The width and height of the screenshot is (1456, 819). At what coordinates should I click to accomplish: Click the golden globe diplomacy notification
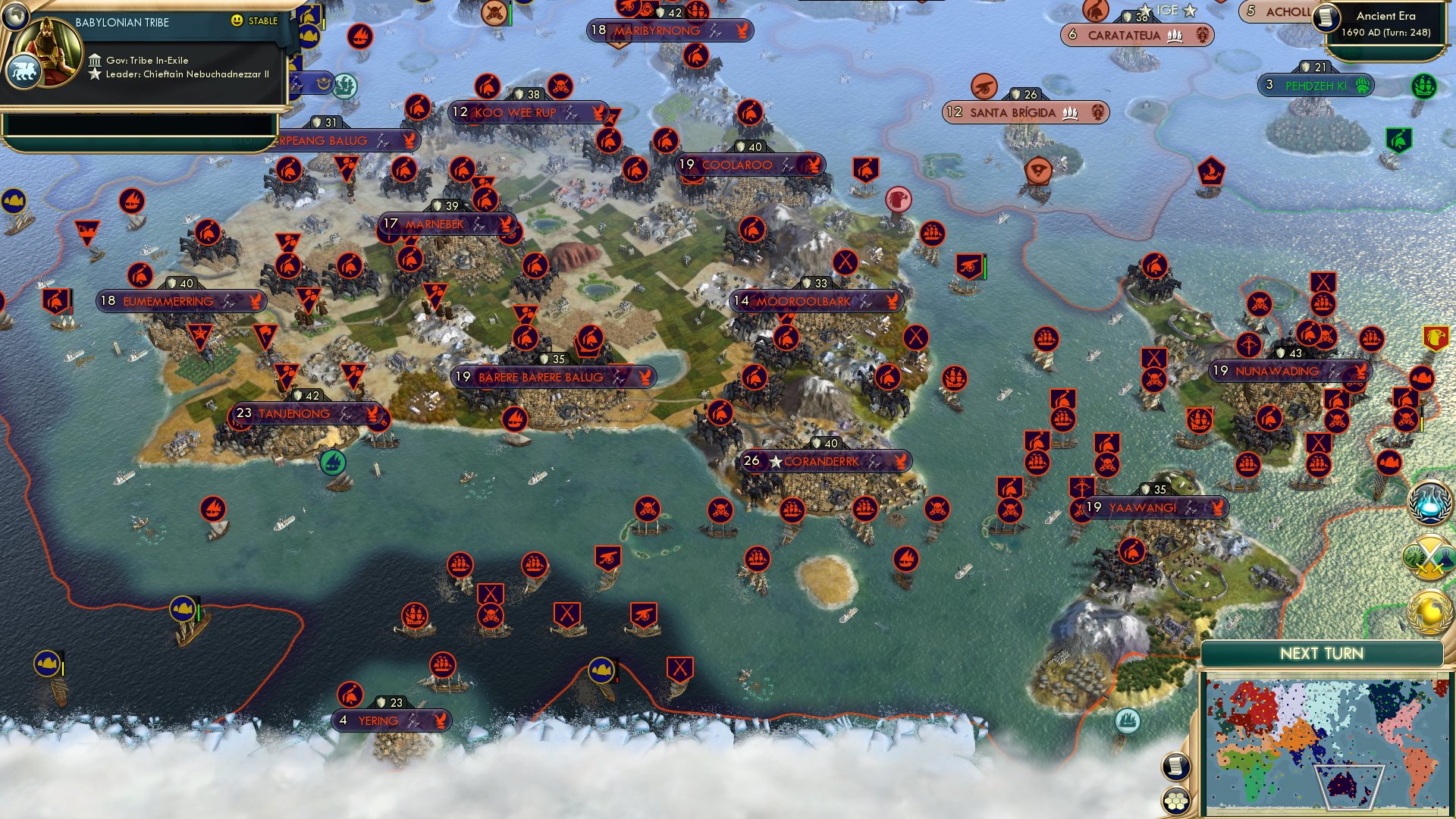click(x=1430, y=611)
